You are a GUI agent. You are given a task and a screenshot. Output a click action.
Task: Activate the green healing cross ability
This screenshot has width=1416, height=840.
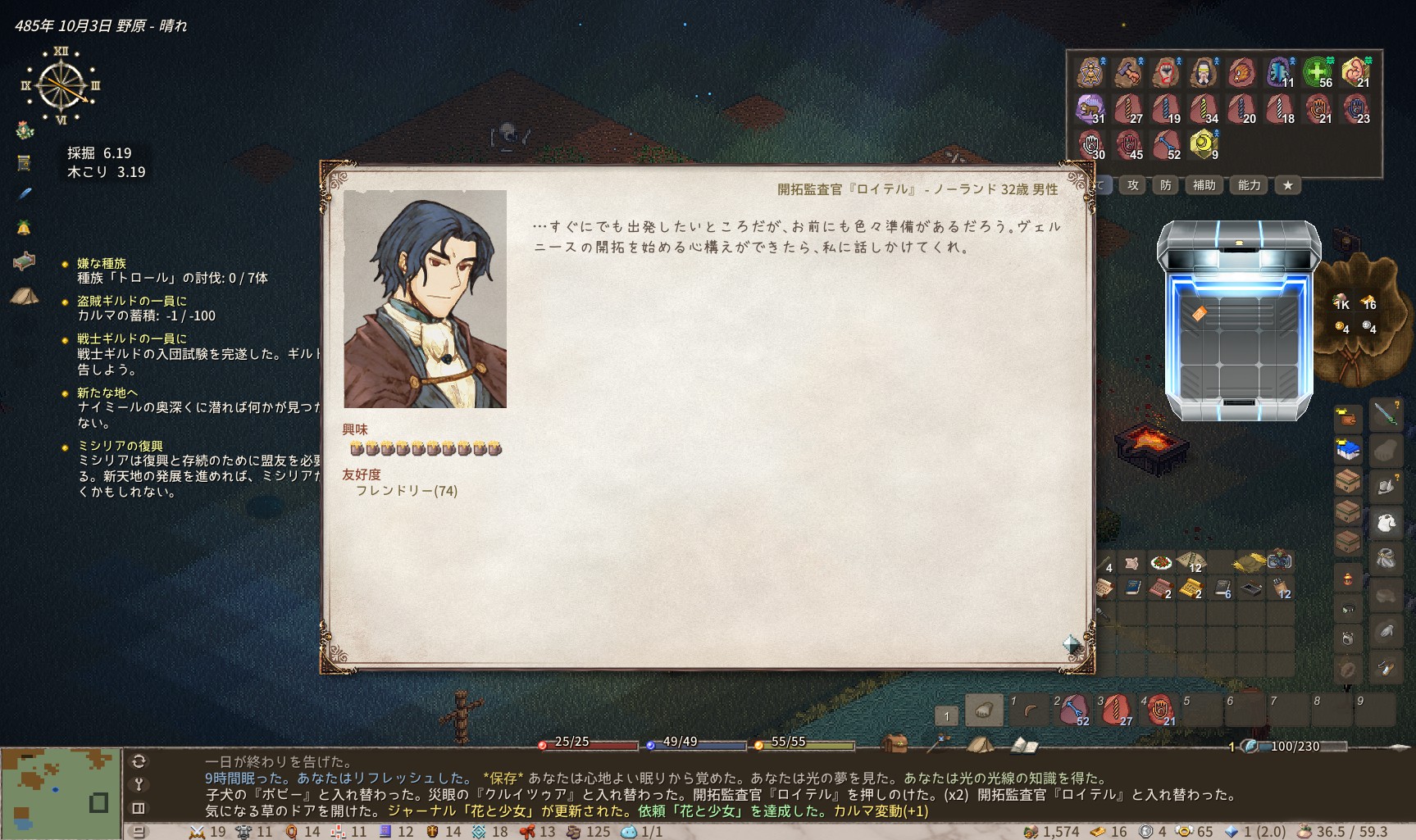(1318, 72)
